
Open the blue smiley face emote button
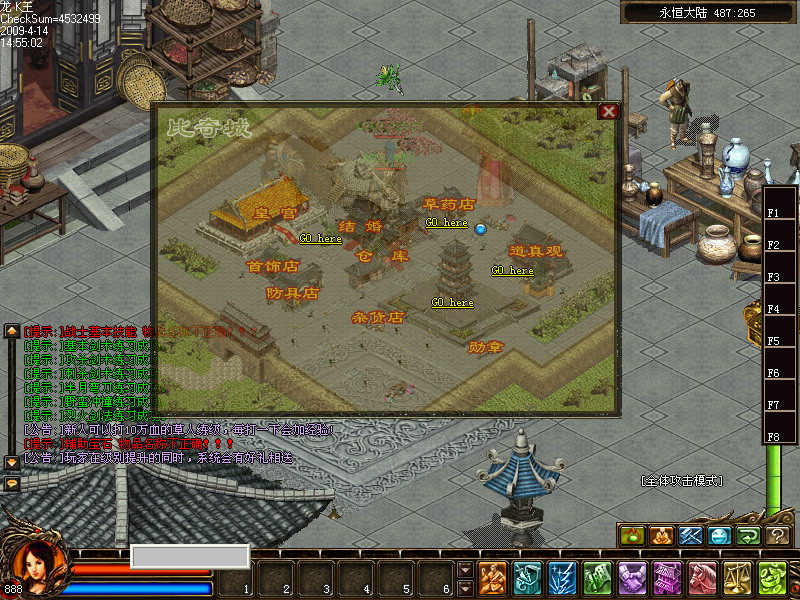point(719,535)
